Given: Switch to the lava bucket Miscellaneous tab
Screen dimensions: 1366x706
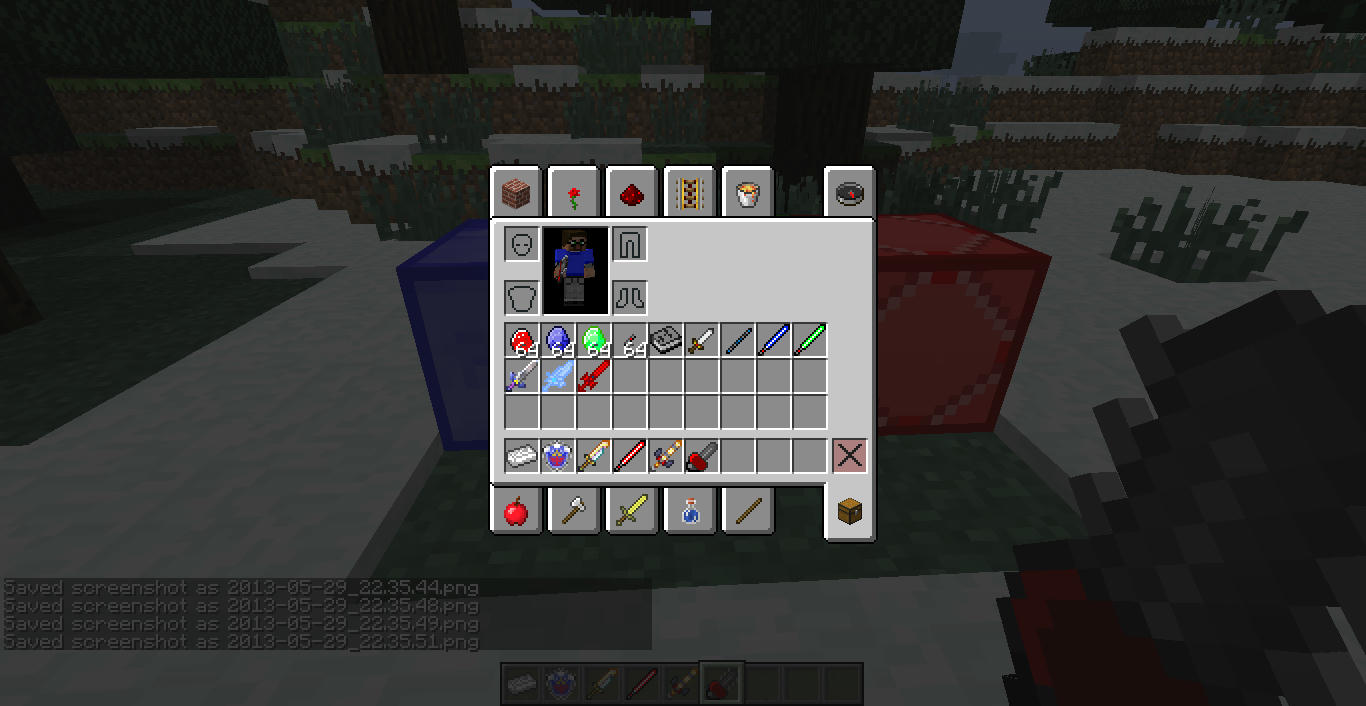Looking at the screenshot, I should coord(748,193).
